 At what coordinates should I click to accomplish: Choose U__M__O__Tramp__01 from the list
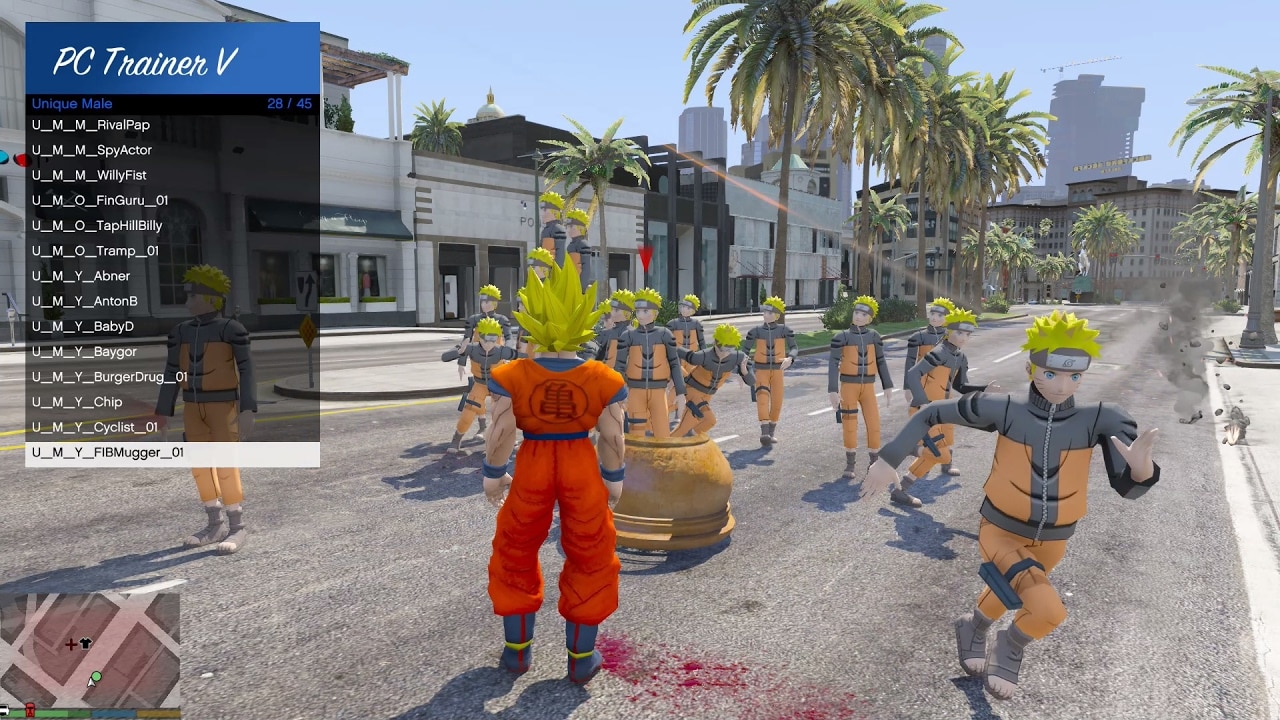[x=94, y=250]
